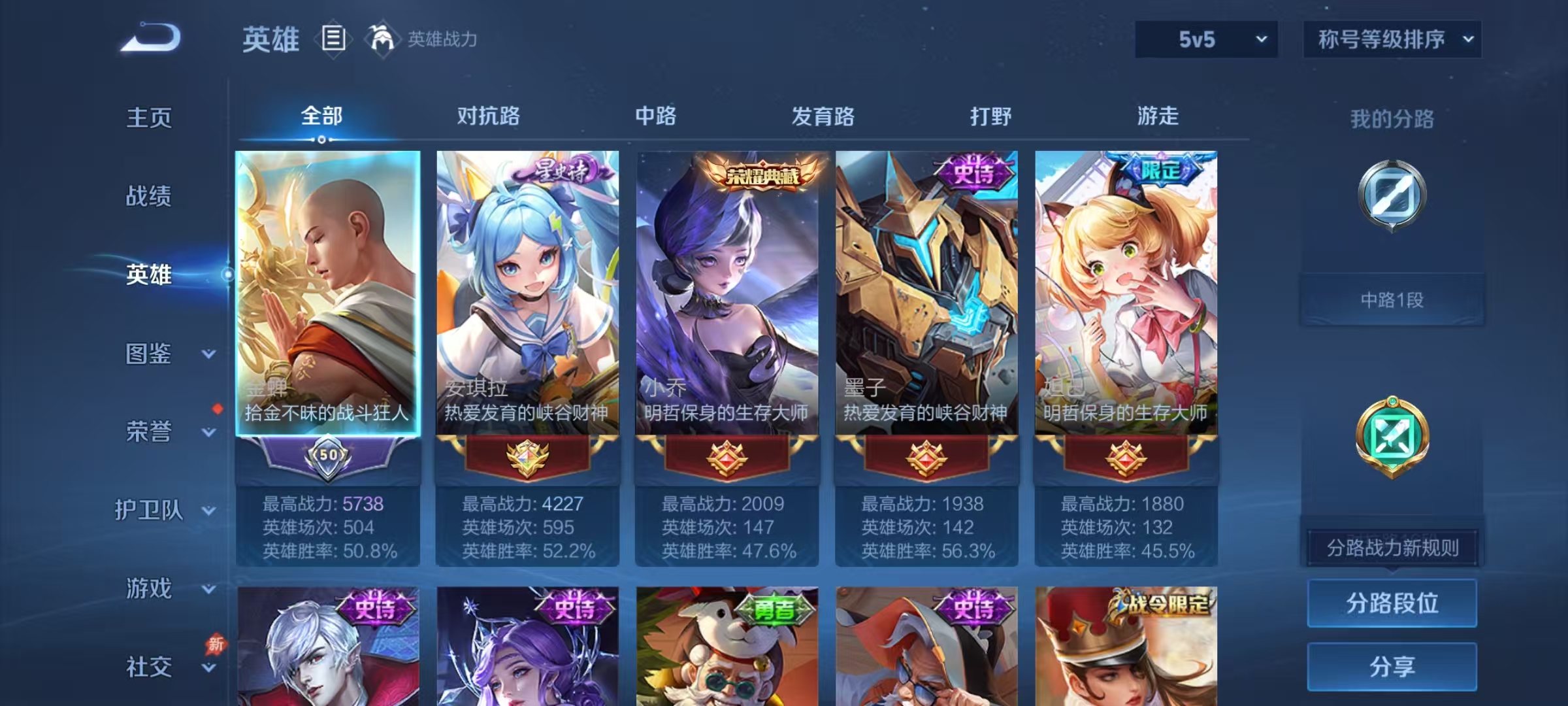Expand the 社交 sidebar section
Viewport: 1568px width, 706px height.
coord(150,667)
